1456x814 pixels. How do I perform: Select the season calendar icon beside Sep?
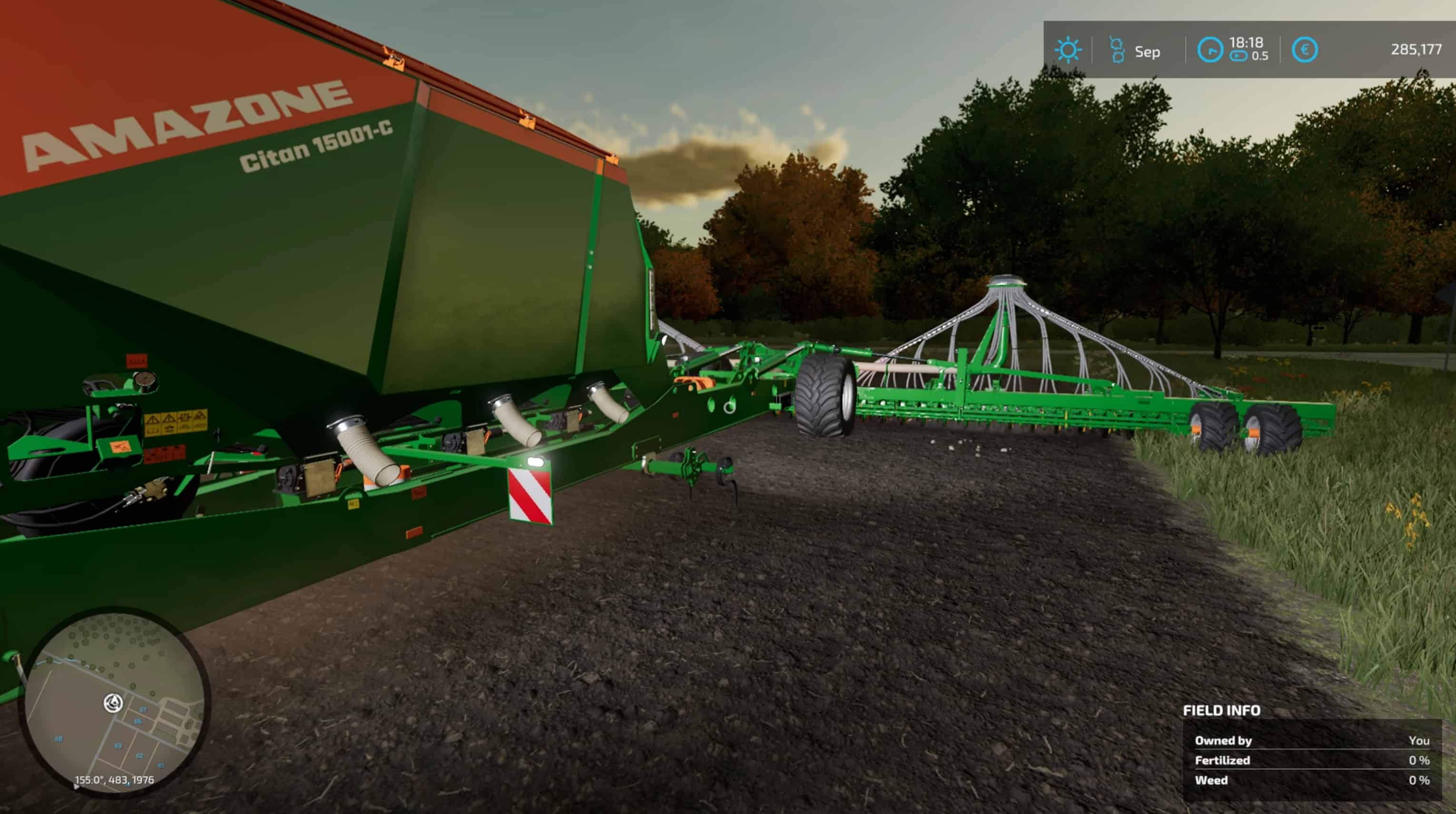coord(1116,50)
